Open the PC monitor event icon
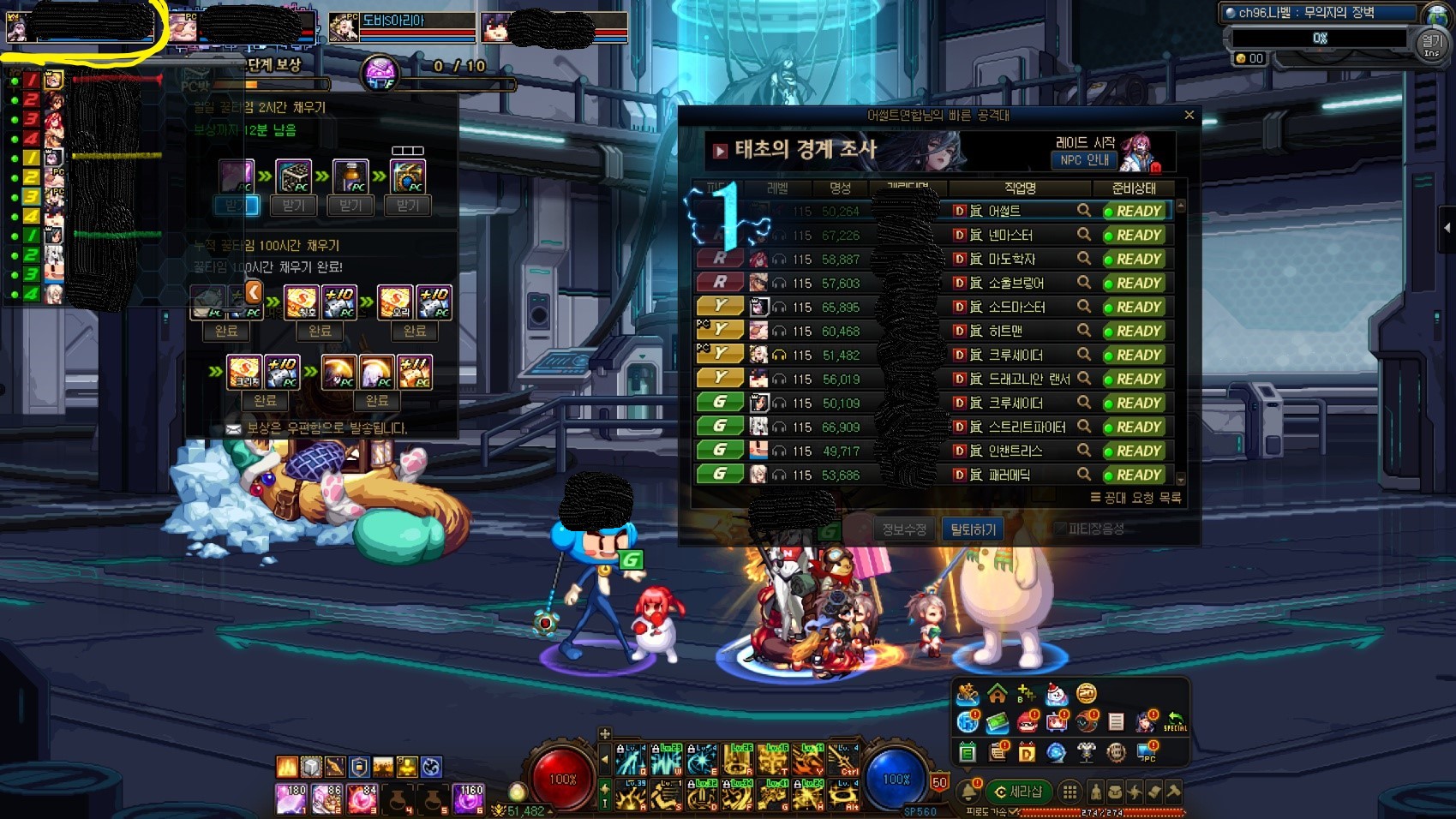Image resolution: width=1456 pixels, height=819 pixels. coord(1146,752)
